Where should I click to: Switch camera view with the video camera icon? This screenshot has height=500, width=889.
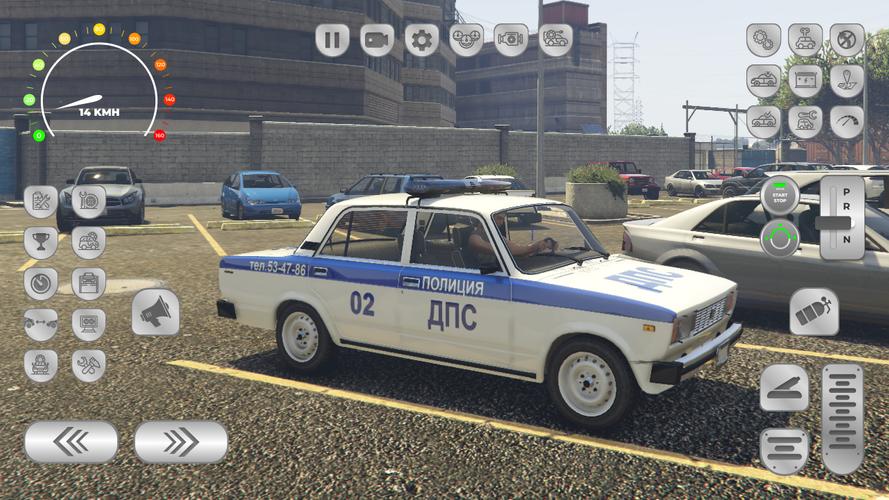click(377, 40)
